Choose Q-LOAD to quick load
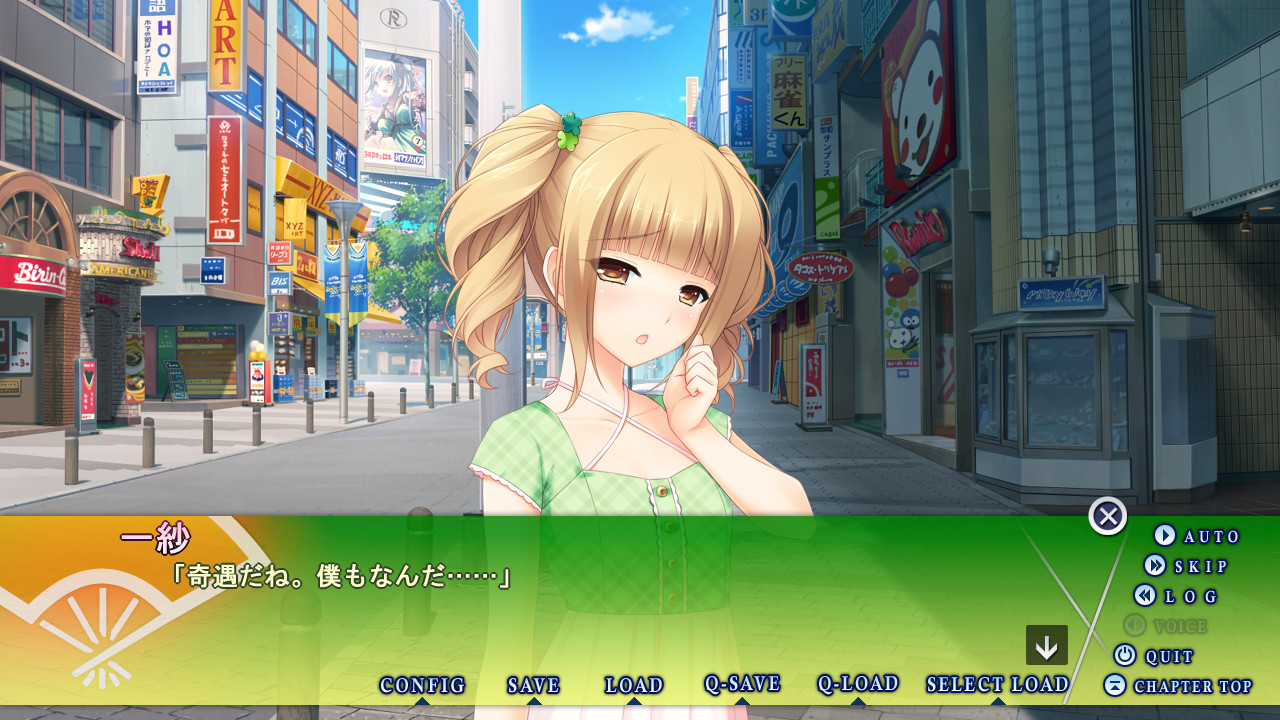 pos(858,684)
